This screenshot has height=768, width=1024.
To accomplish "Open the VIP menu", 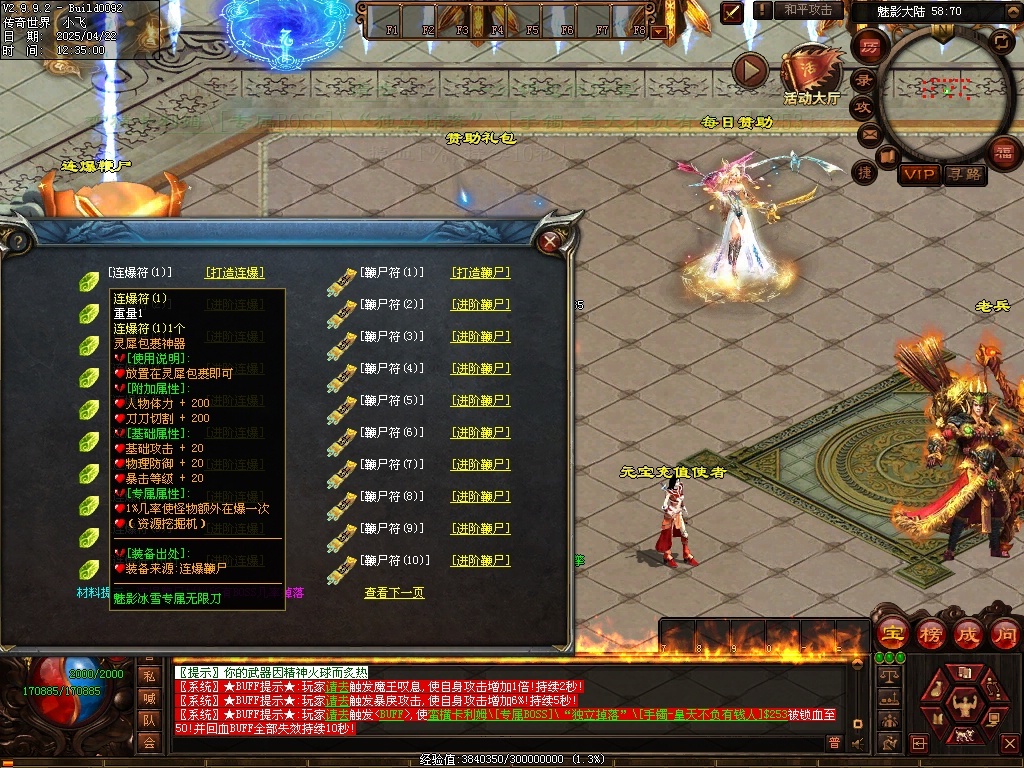I will (919, 174).
